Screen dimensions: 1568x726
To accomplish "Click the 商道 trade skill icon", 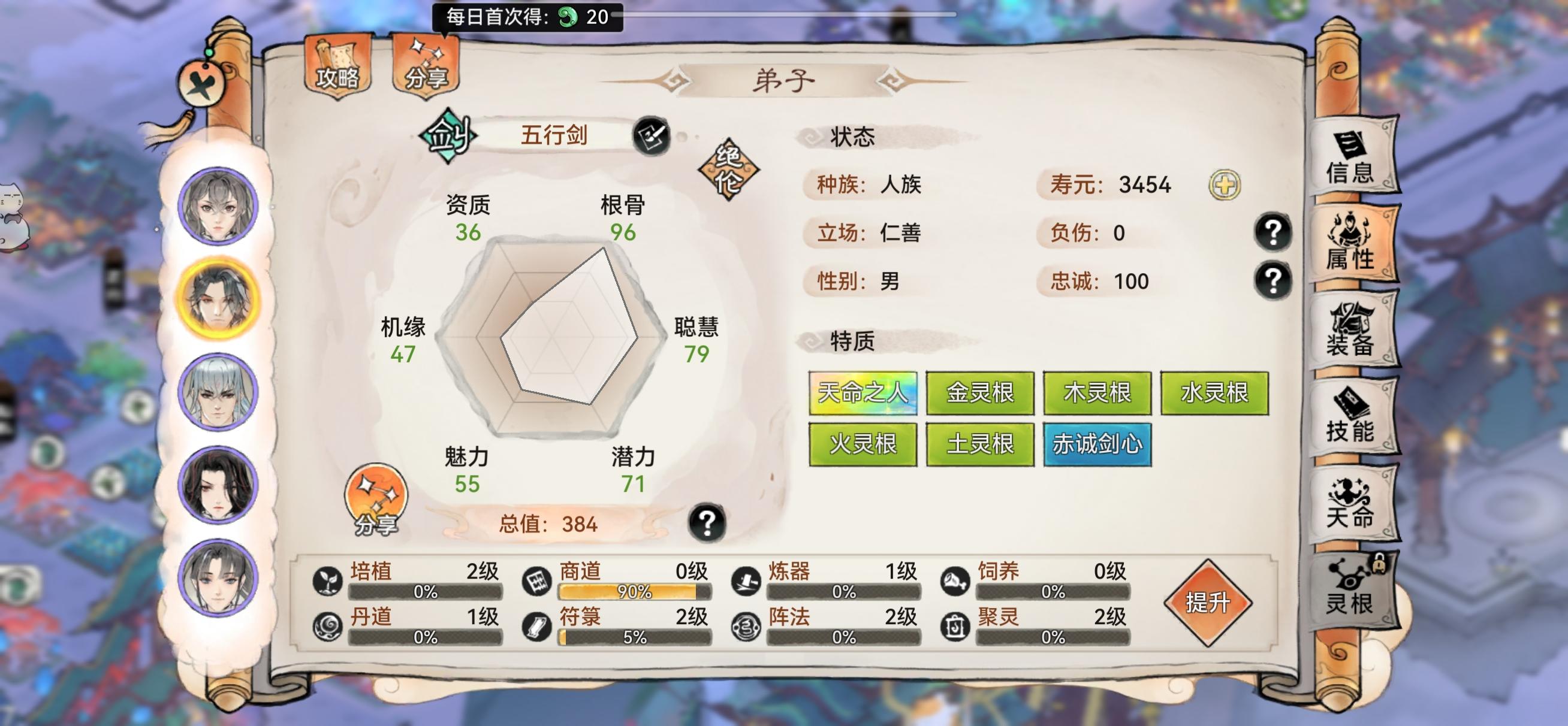I will click(538, 582).
